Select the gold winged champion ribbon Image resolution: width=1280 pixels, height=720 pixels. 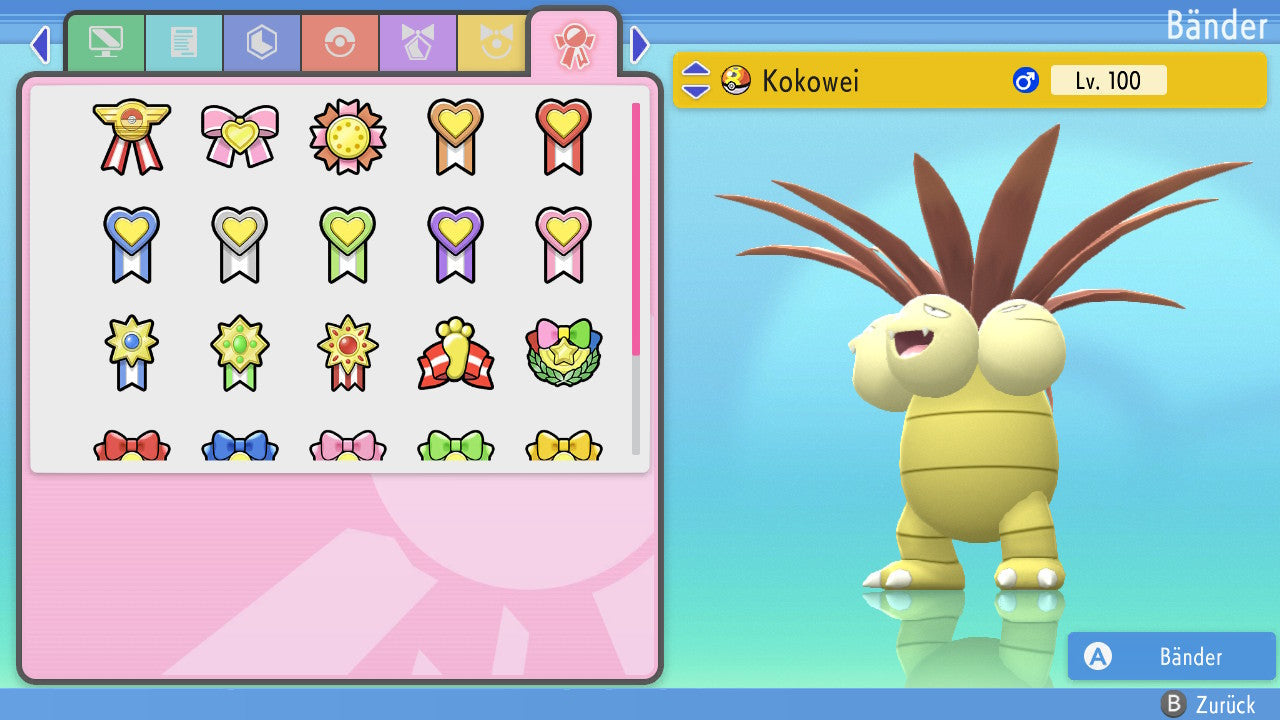click(x=132, y=135)
